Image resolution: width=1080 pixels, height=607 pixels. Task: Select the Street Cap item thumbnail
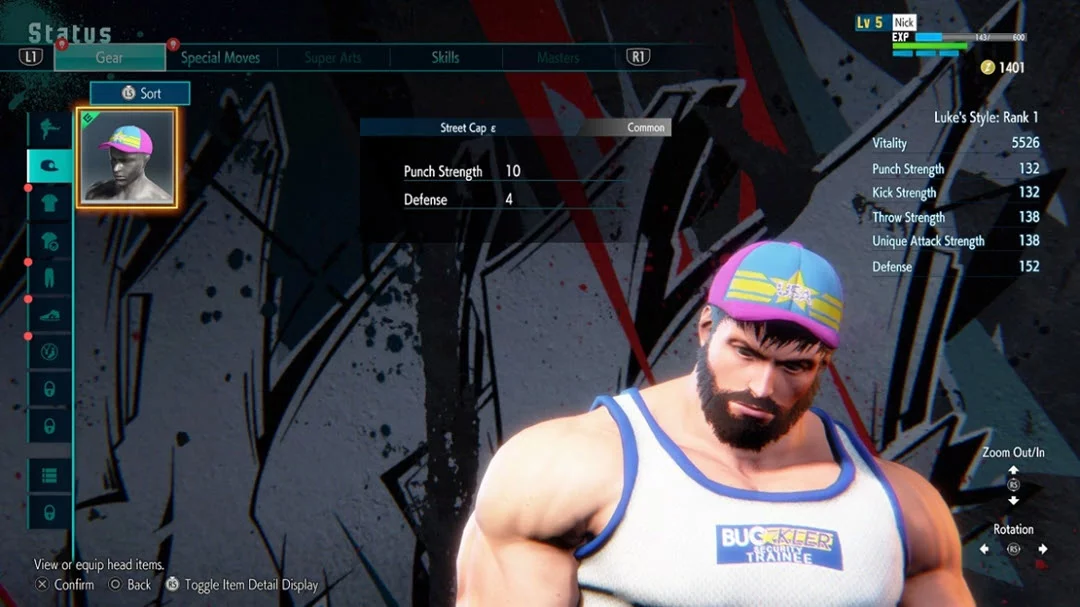point(126,158)
